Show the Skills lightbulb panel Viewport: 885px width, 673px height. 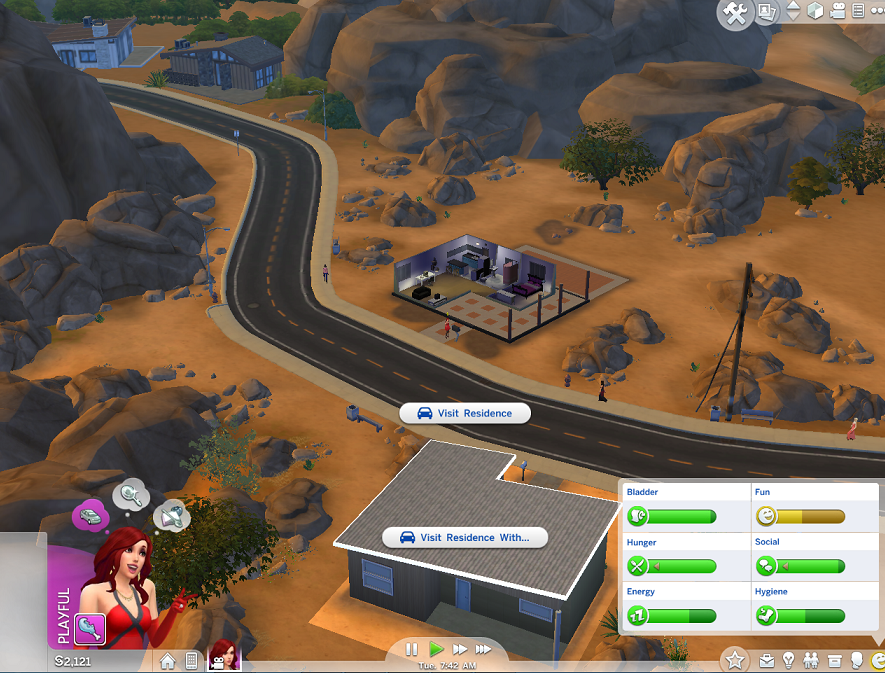(788, 660)
